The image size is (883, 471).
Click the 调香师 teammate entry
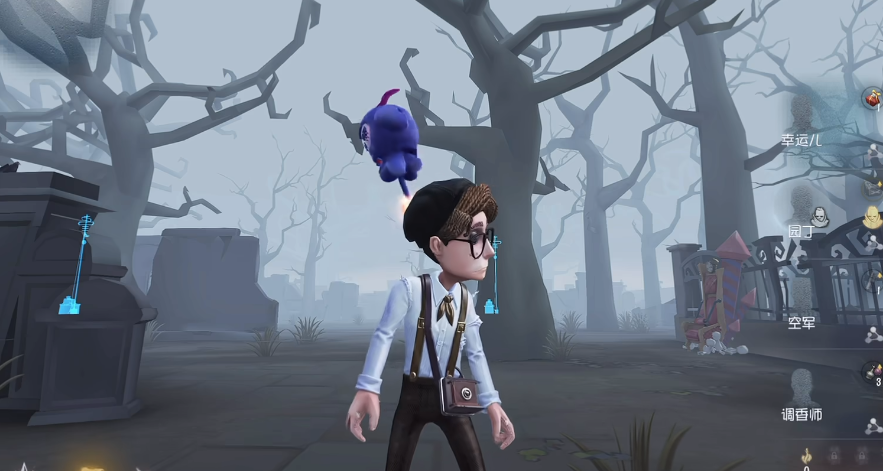(x=801, y=395)
